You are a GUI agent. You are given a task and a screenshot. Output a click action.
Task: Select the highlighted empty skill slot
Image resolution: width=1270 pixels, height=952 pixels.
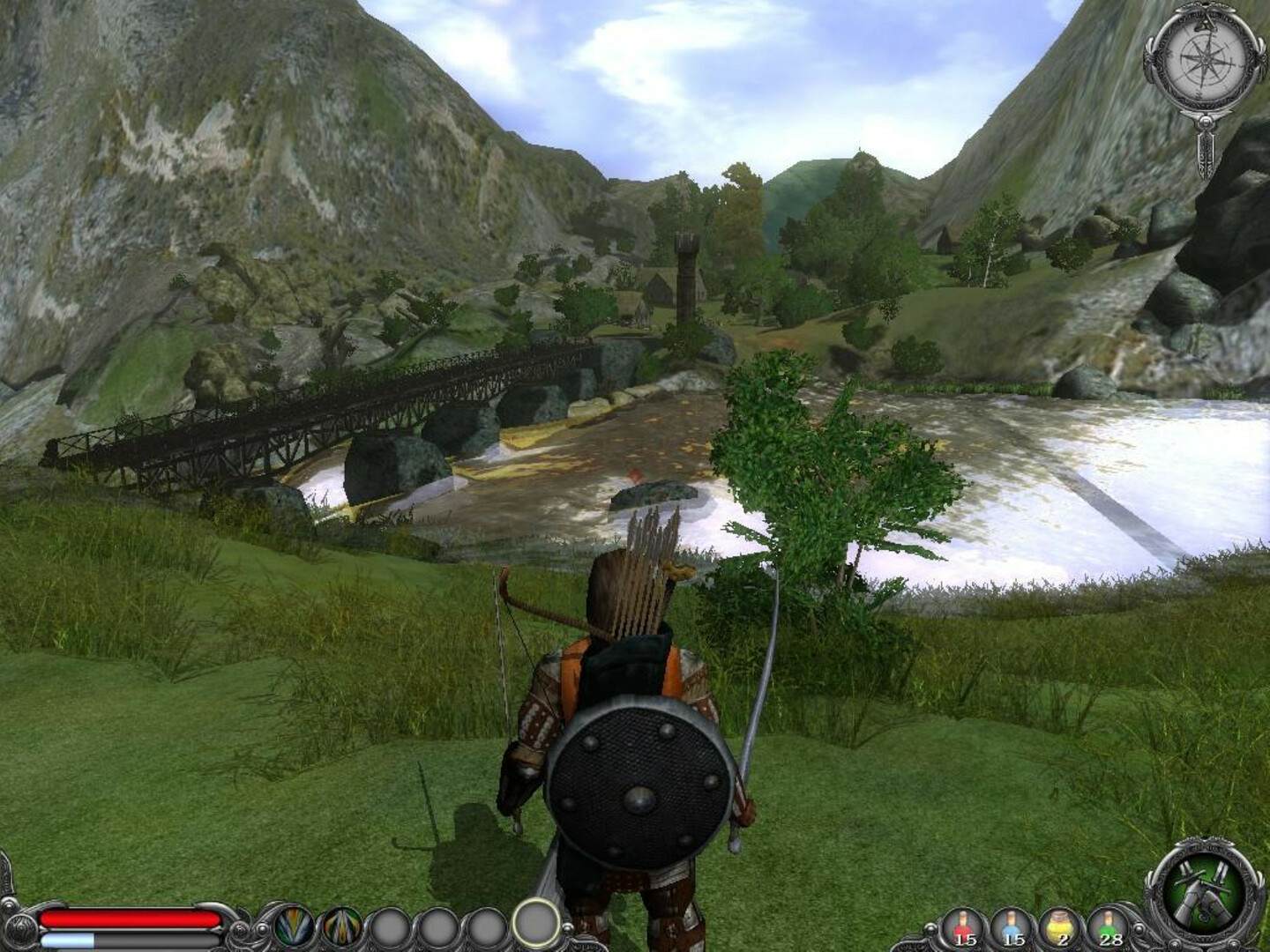(x=535, y=922)
